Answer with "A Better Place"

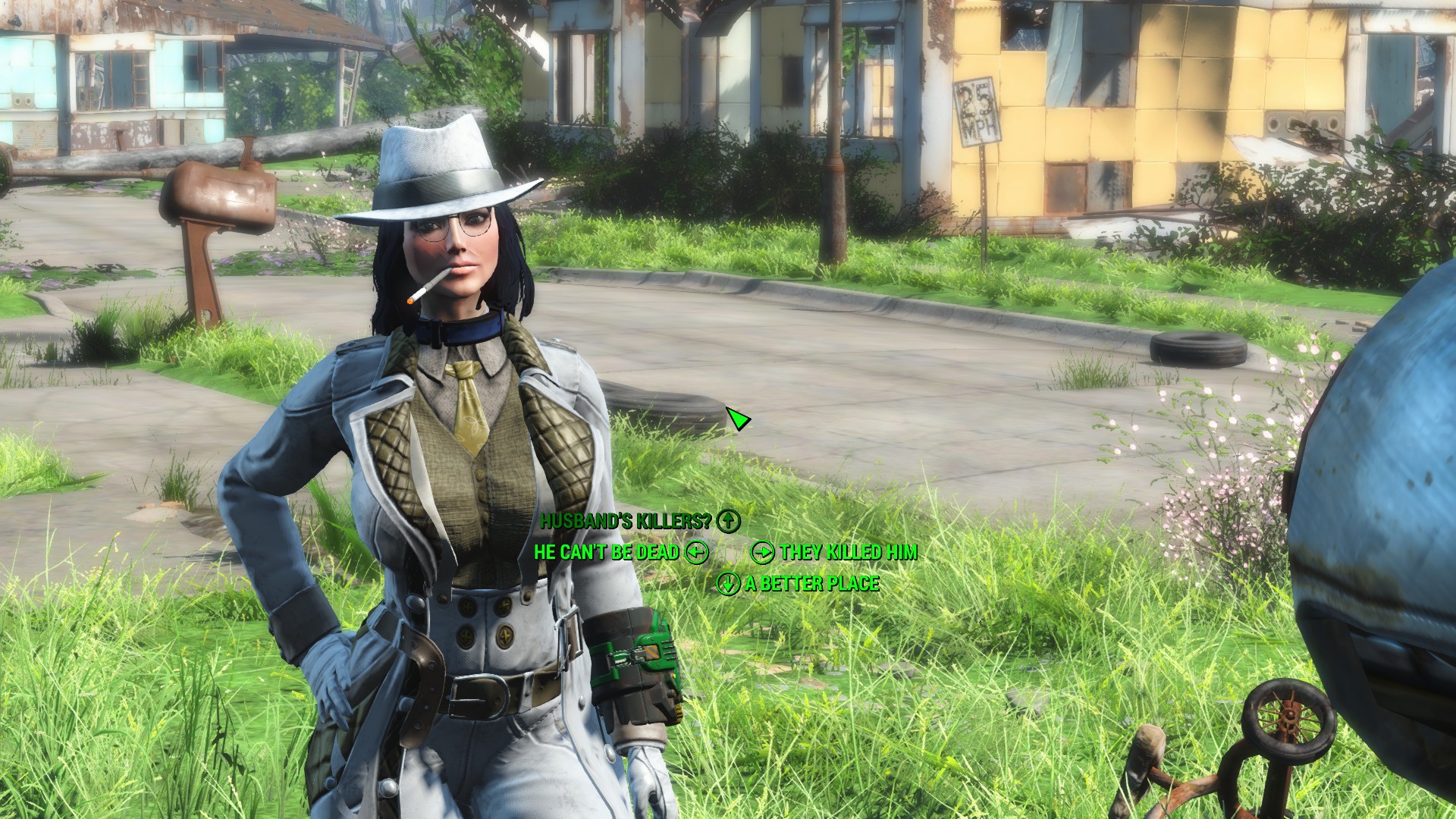[x=811, y=583]
